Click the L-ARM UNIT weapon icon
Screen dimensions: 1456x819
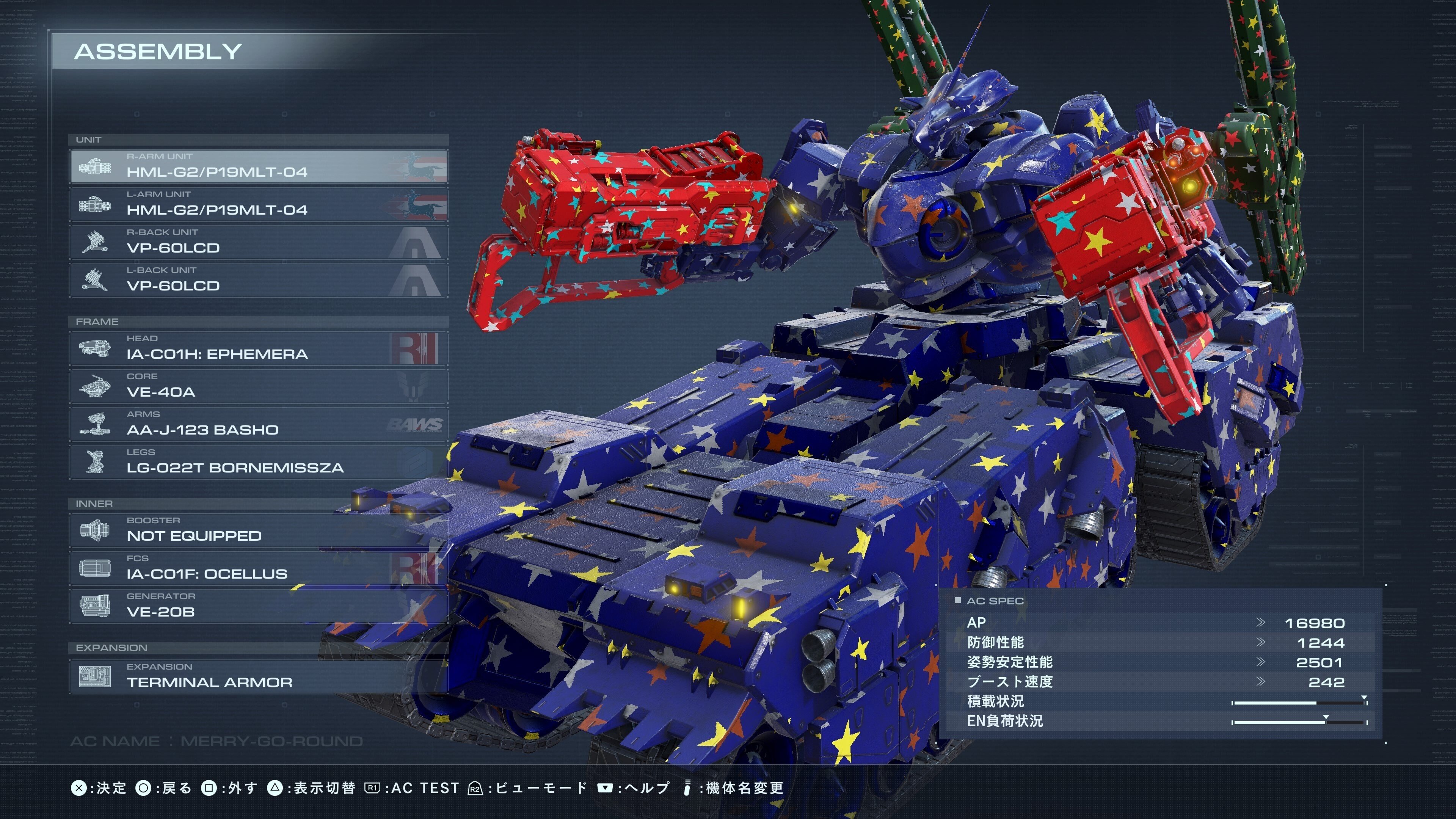pos(95,204)
